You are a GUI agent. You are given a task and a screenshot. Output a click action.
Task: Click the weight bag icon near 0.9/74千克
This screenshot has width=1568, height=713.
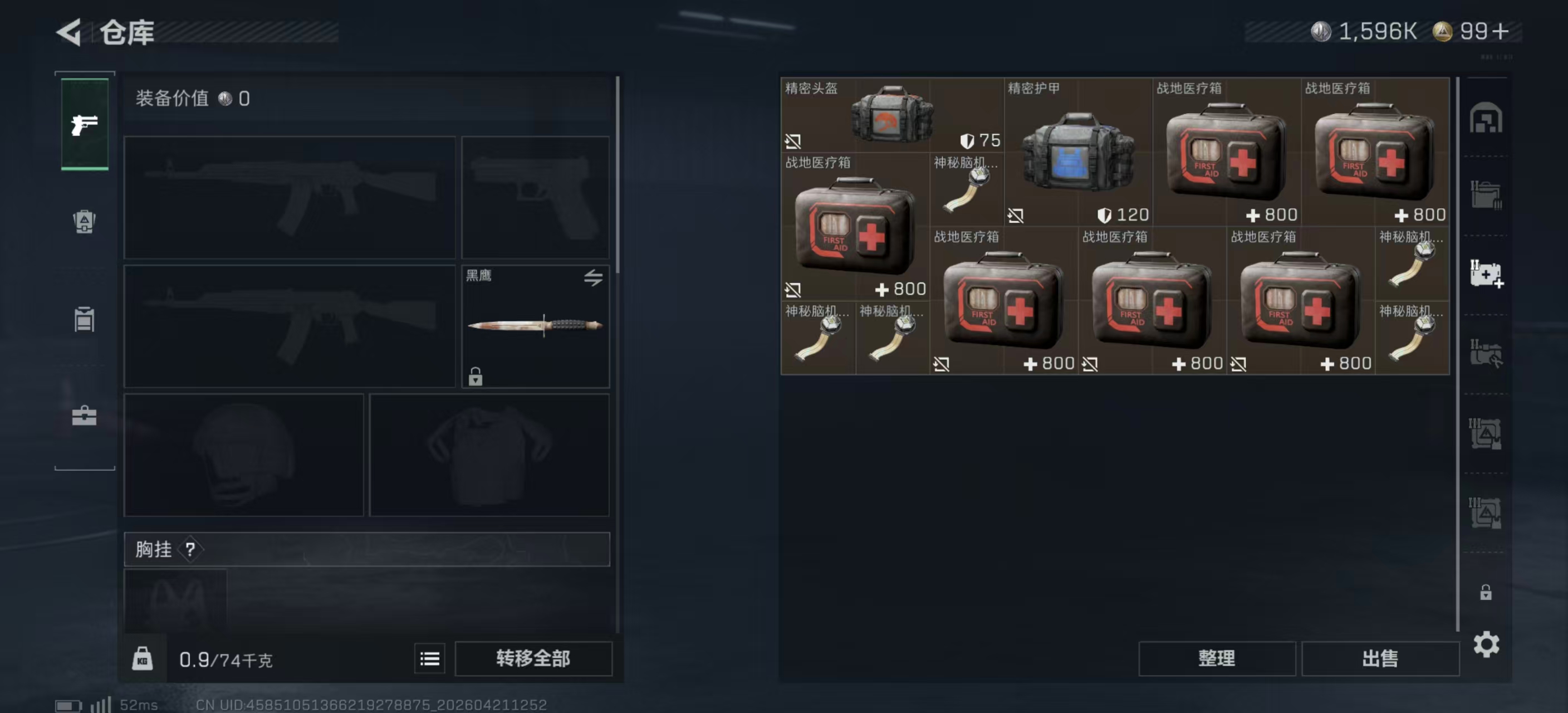click(x=144, y=658)
